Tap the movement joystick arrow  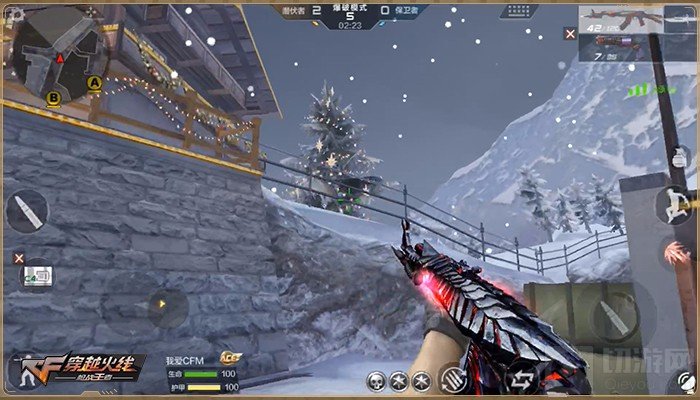[x=161, y=302]
